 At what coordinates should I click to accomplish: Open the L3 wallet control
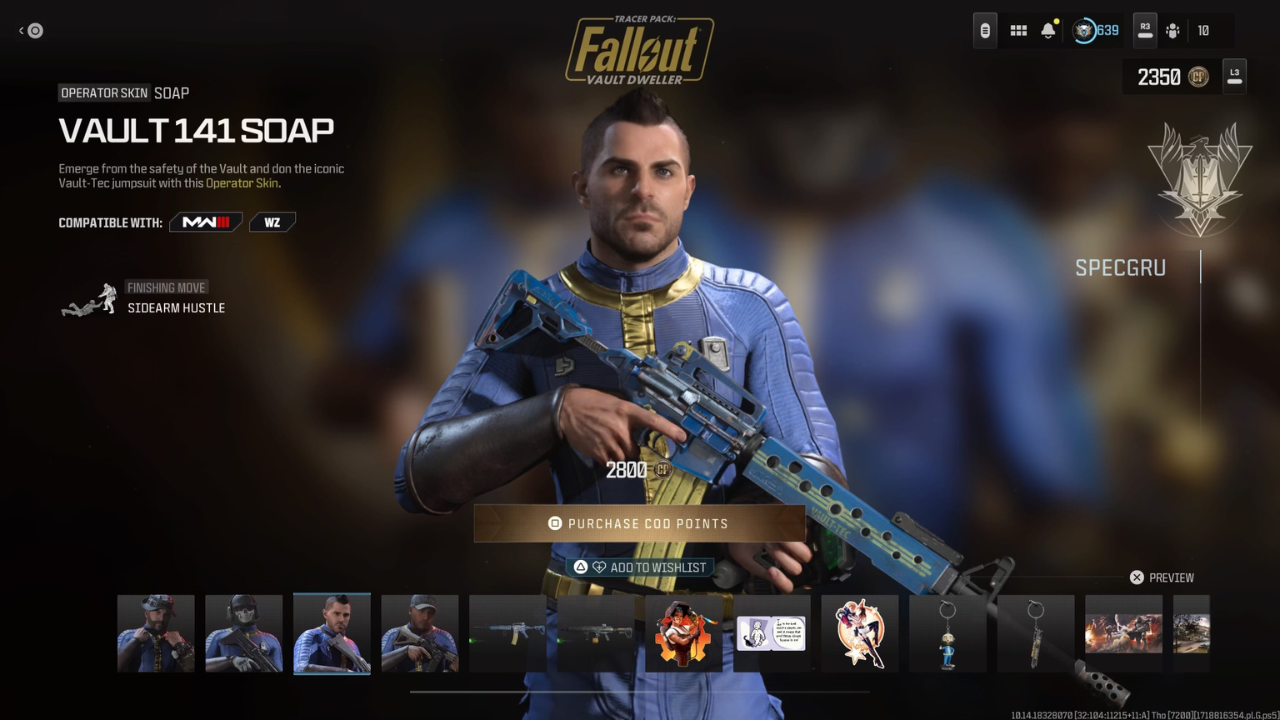coord(1233,76)
